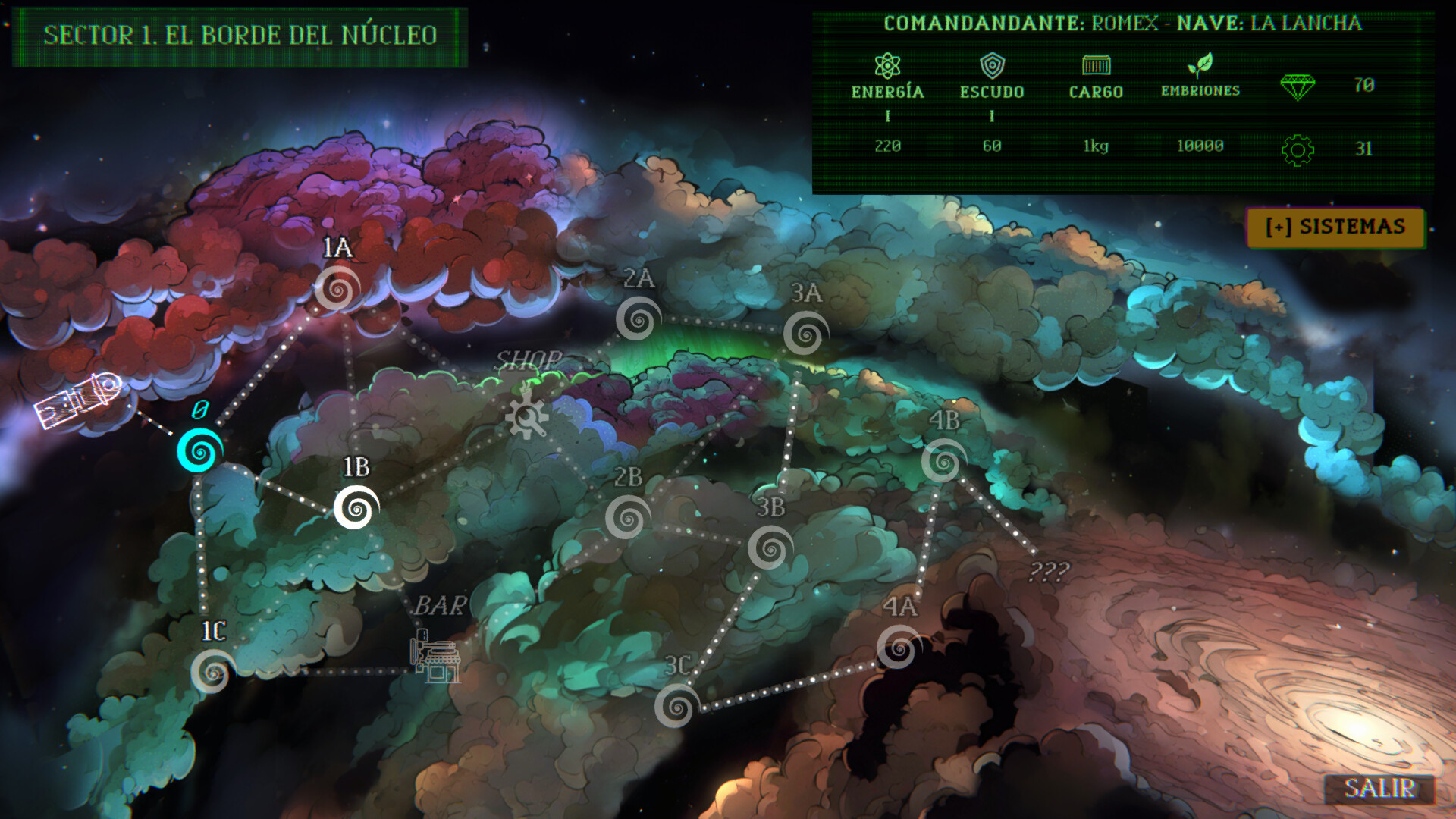Click the Escudo shield icon
Screen dimensions: 1456x819
coord(993,65)
